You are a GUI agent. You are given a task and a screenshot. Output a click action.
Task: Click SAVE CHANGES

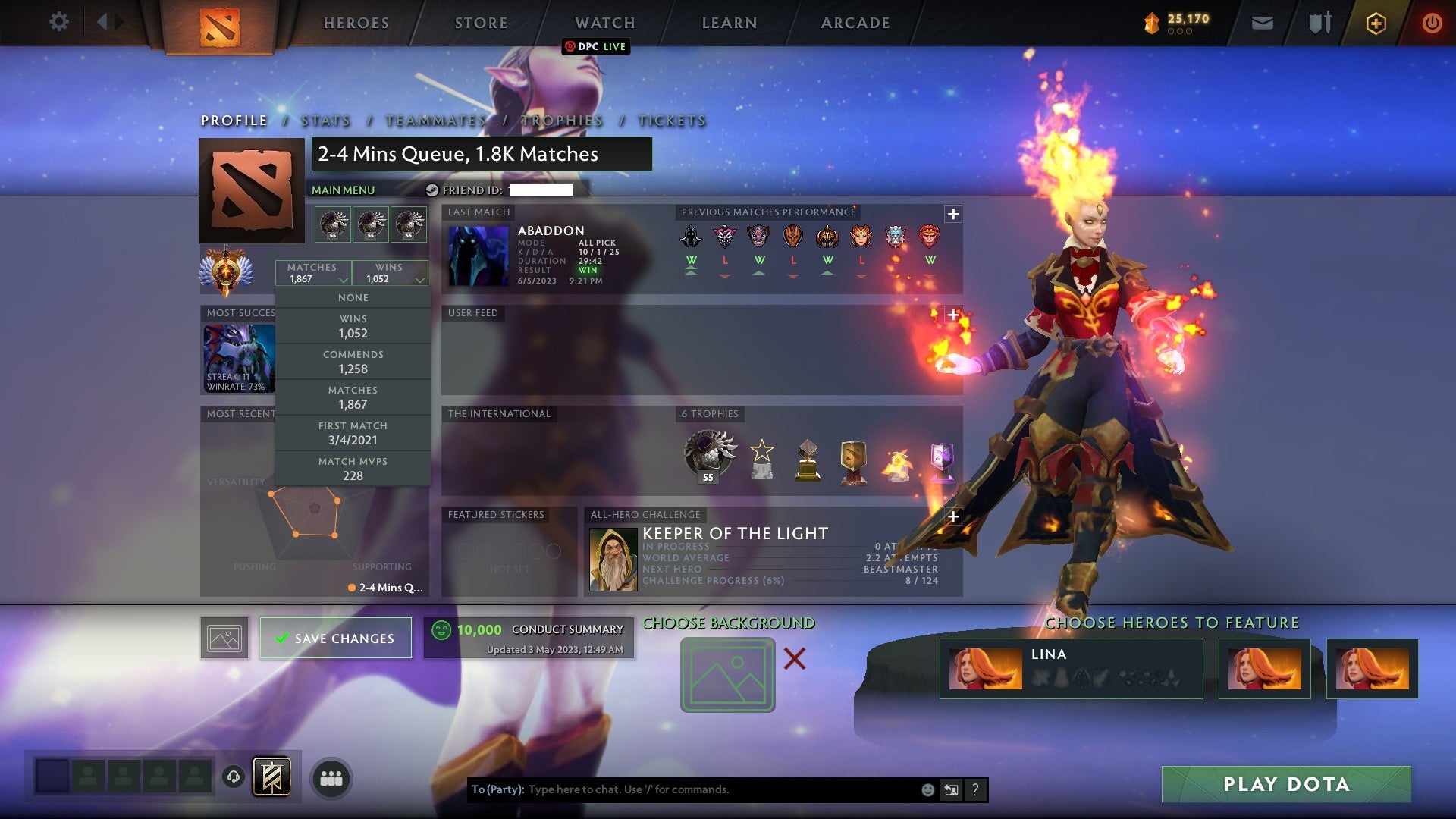(336, 638)
